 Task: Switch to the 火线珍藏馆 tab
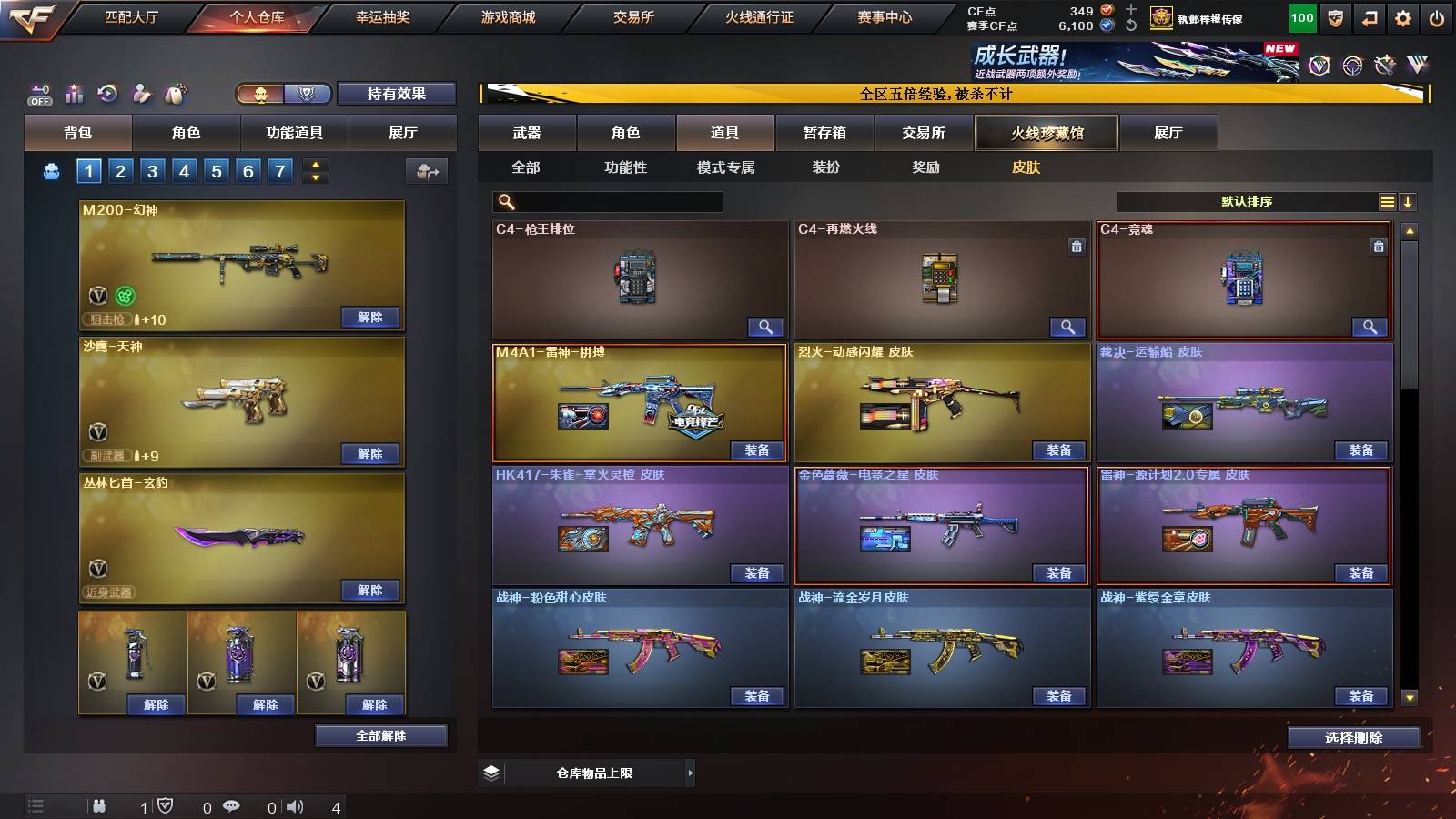(x=1046, y=133)
